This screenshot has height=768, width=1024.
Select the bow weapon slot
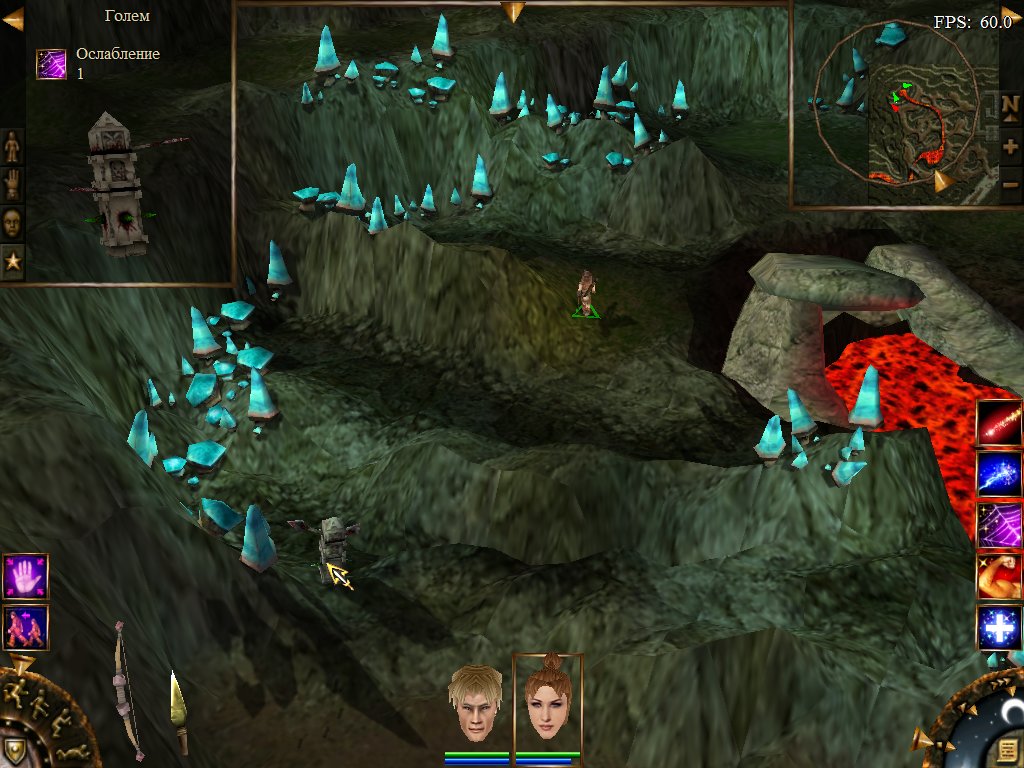[x=125, y=690]
